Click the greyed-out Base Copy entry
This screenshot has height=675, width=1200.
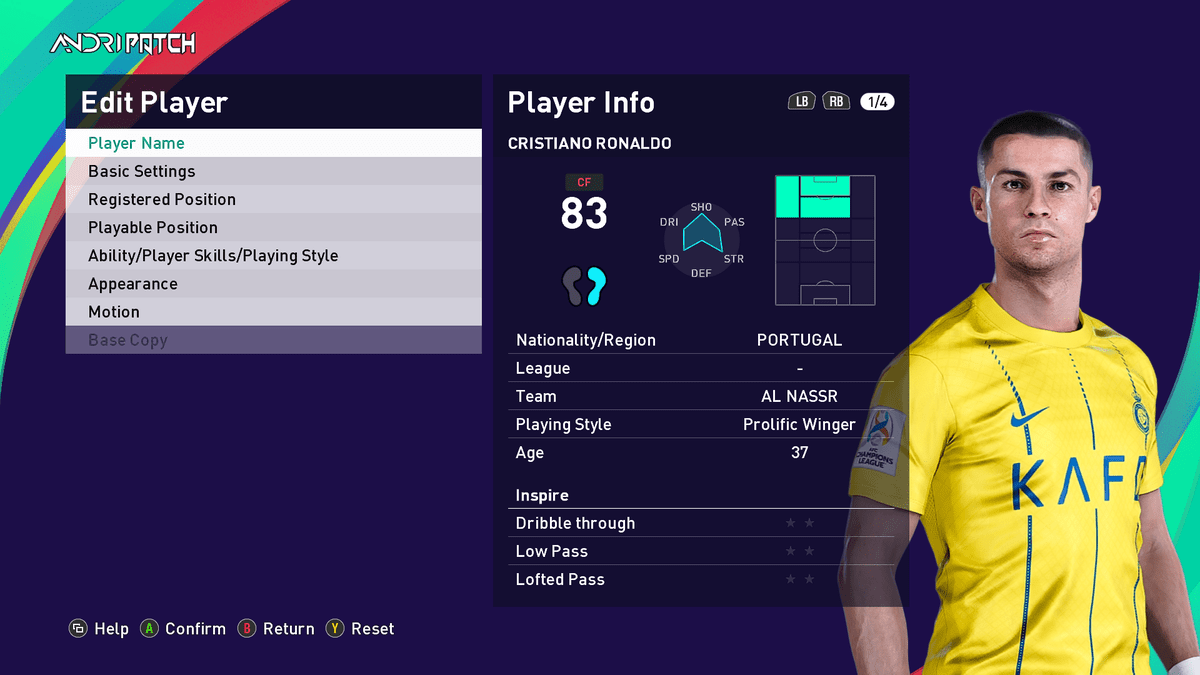click(x=273, y=340)
